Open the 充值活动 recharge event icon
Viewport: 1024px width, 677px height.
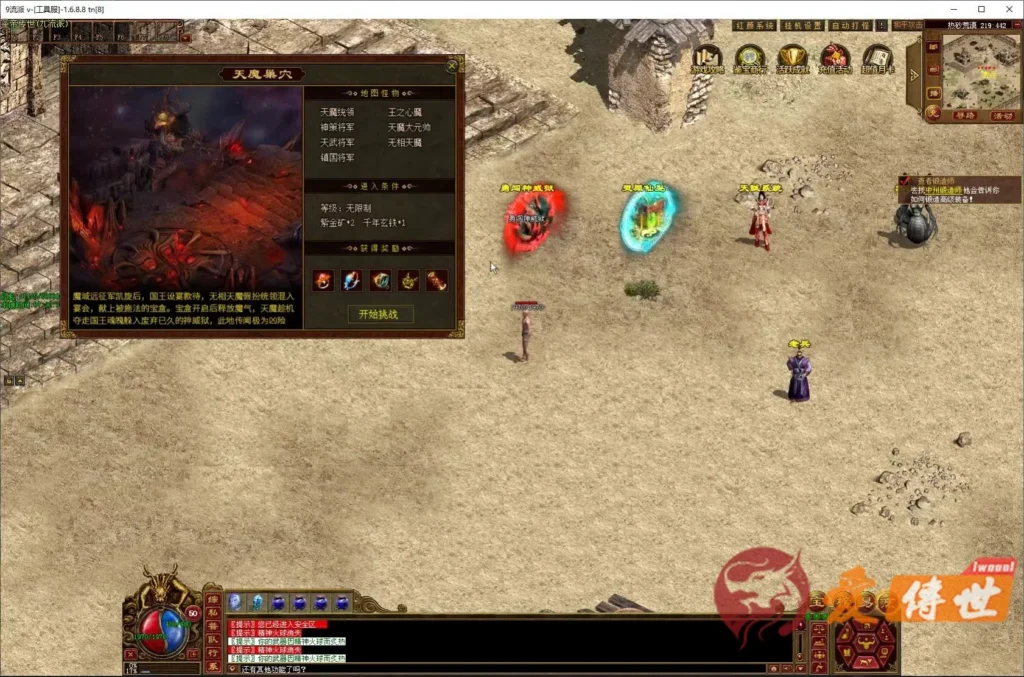(835, 58)
